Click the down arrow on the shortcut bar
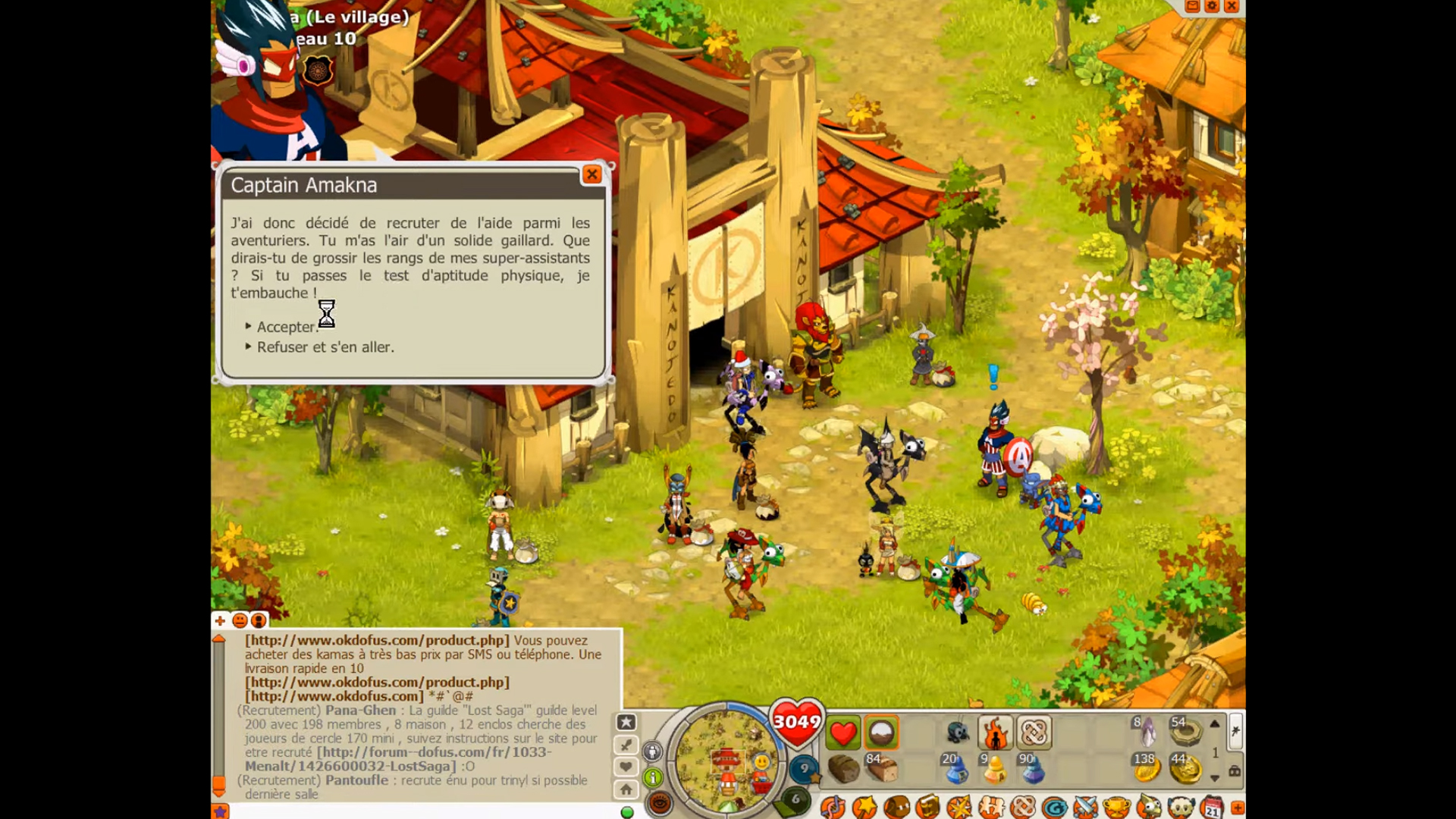Viewport: 1456px width, 819px height. 1215,778
